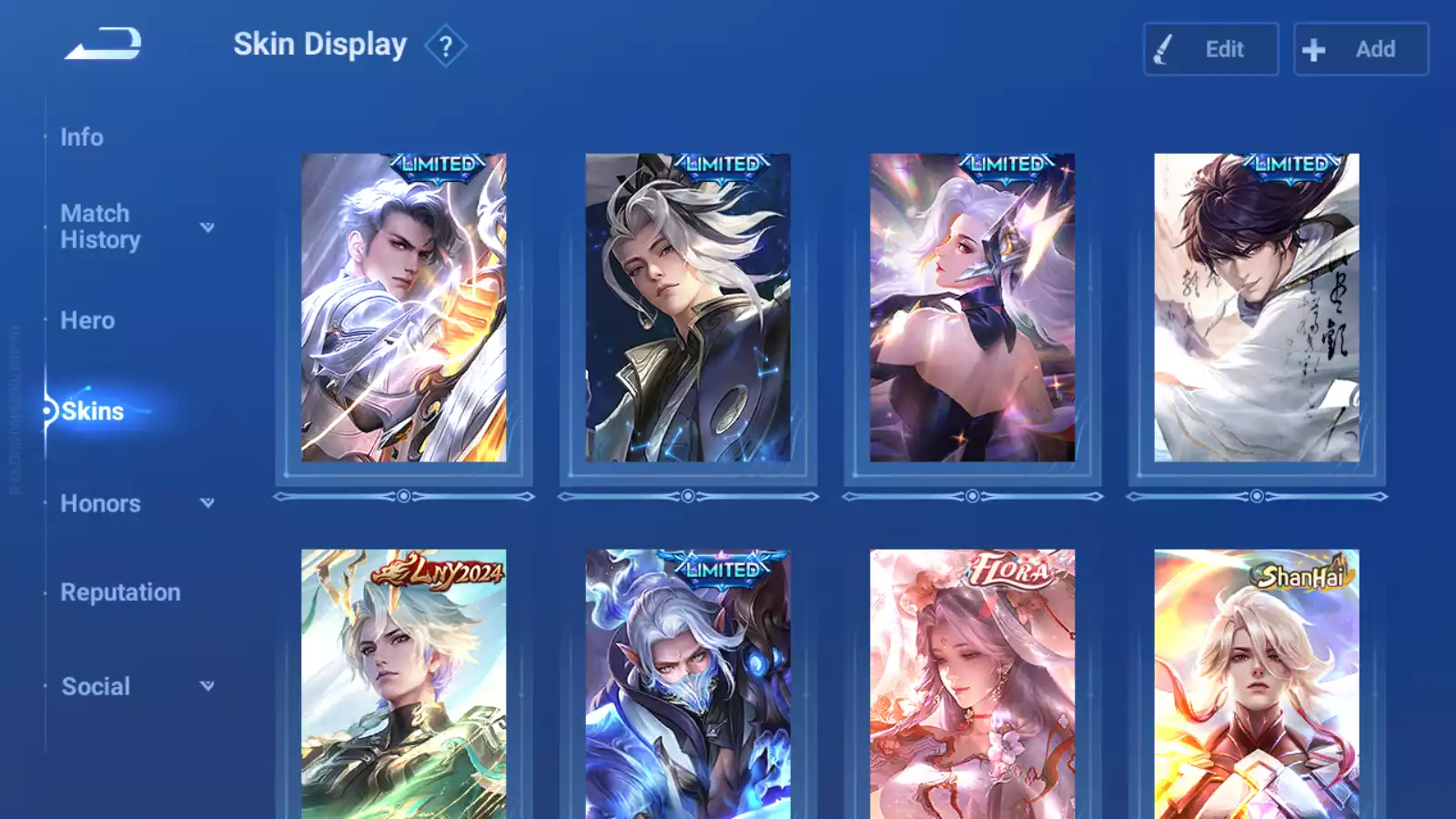Screen dimensions: 1456x819
Task: Select the ShanHai skin card
Action: (x=1257, y=682)
